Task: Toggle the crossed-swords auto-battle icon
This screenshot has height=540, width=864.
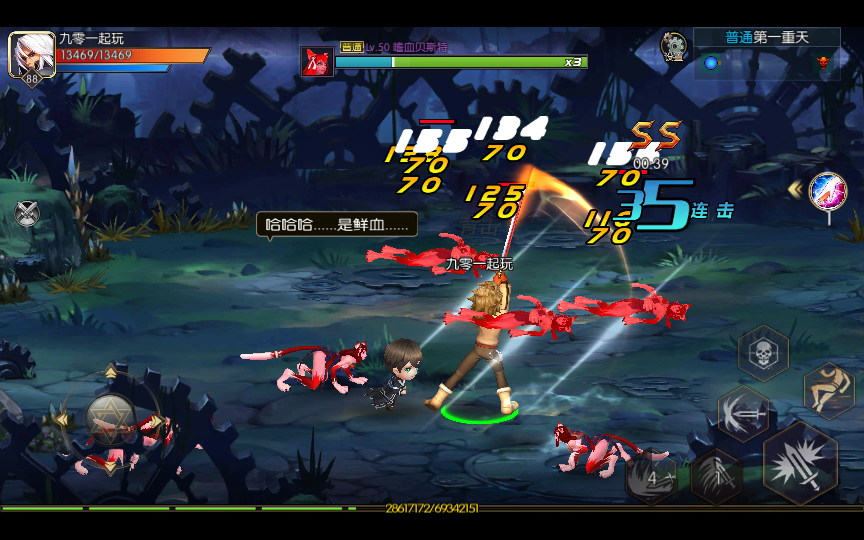Action: pos(27,213)
